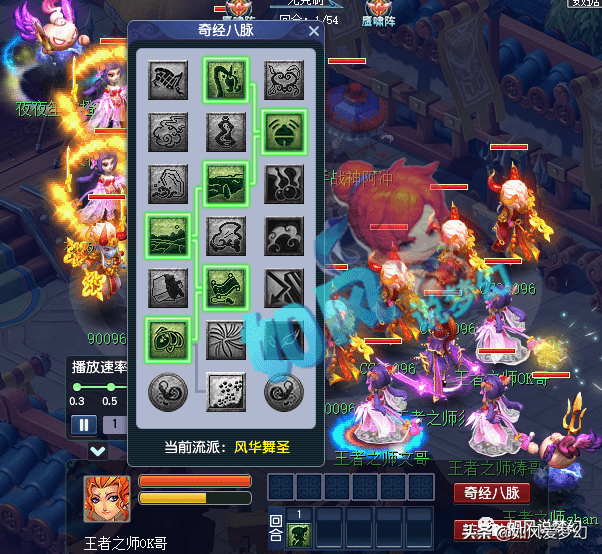
Task: Choose the glowing green landscape node
Action: pos(166,235)
